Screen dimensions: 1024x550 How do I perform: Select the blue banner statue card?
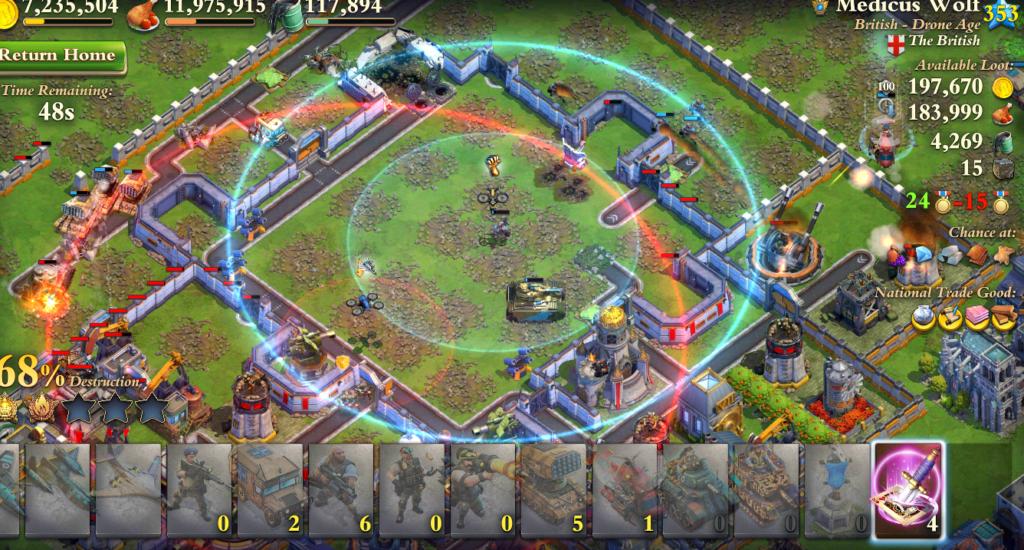[x=836, y=488]
